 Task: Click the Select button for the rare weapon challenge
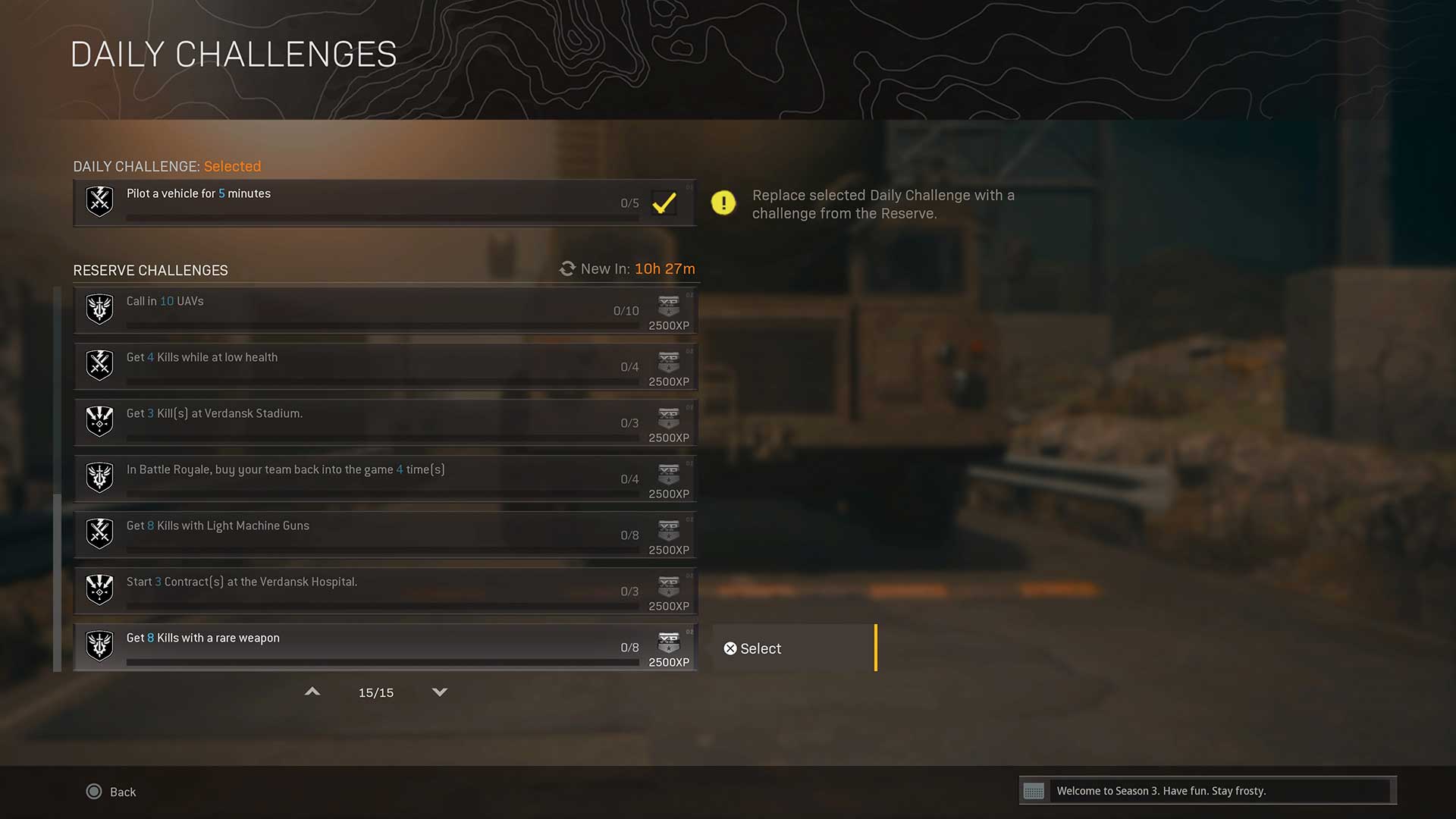793,648
